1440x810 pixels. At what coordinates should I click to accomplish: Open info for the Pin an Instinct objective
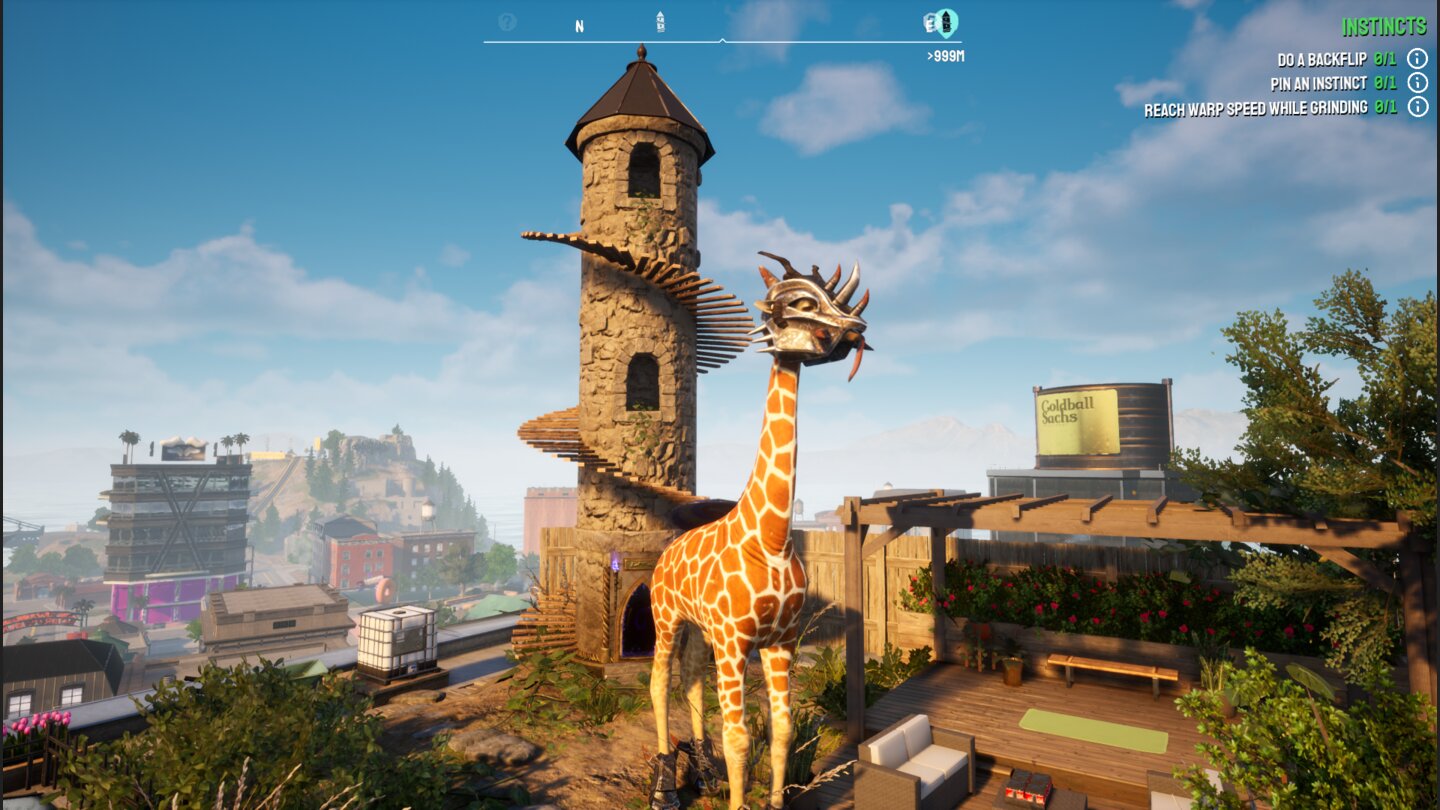tap(1418, 83)
